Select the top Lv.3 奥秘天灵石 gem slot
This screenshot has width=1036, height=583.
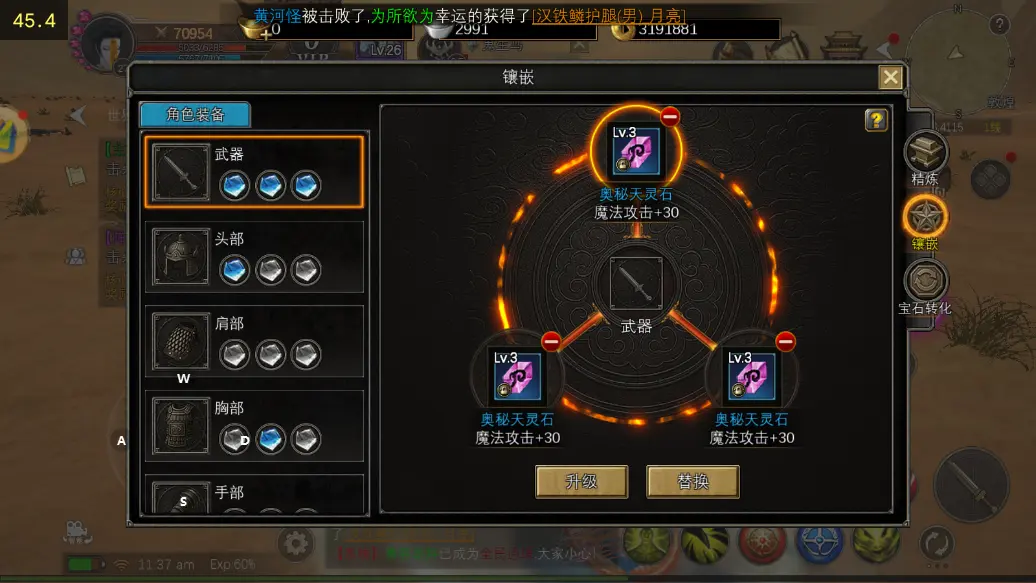pos(636,151)
